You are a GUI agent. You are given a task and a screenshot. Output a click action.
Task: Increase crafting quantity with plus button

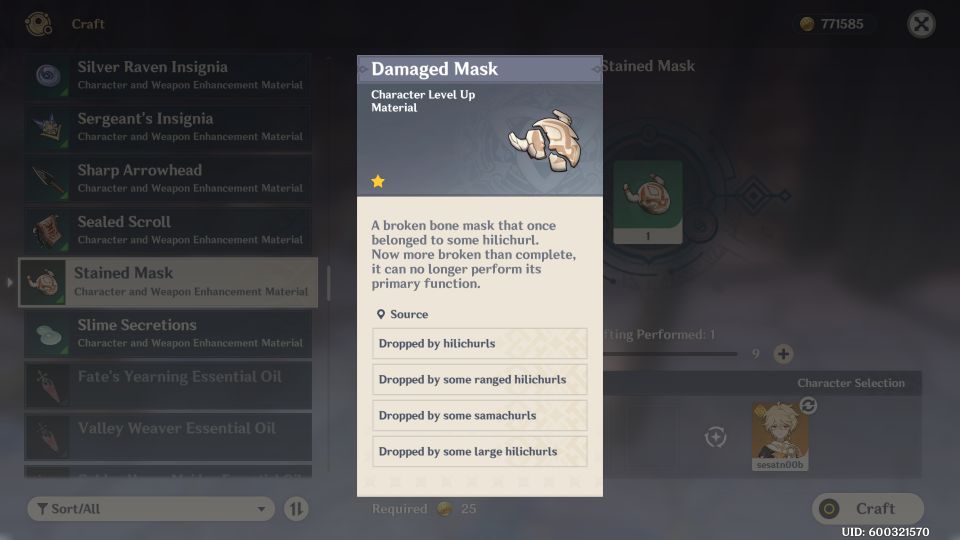[x=784, y=354]
